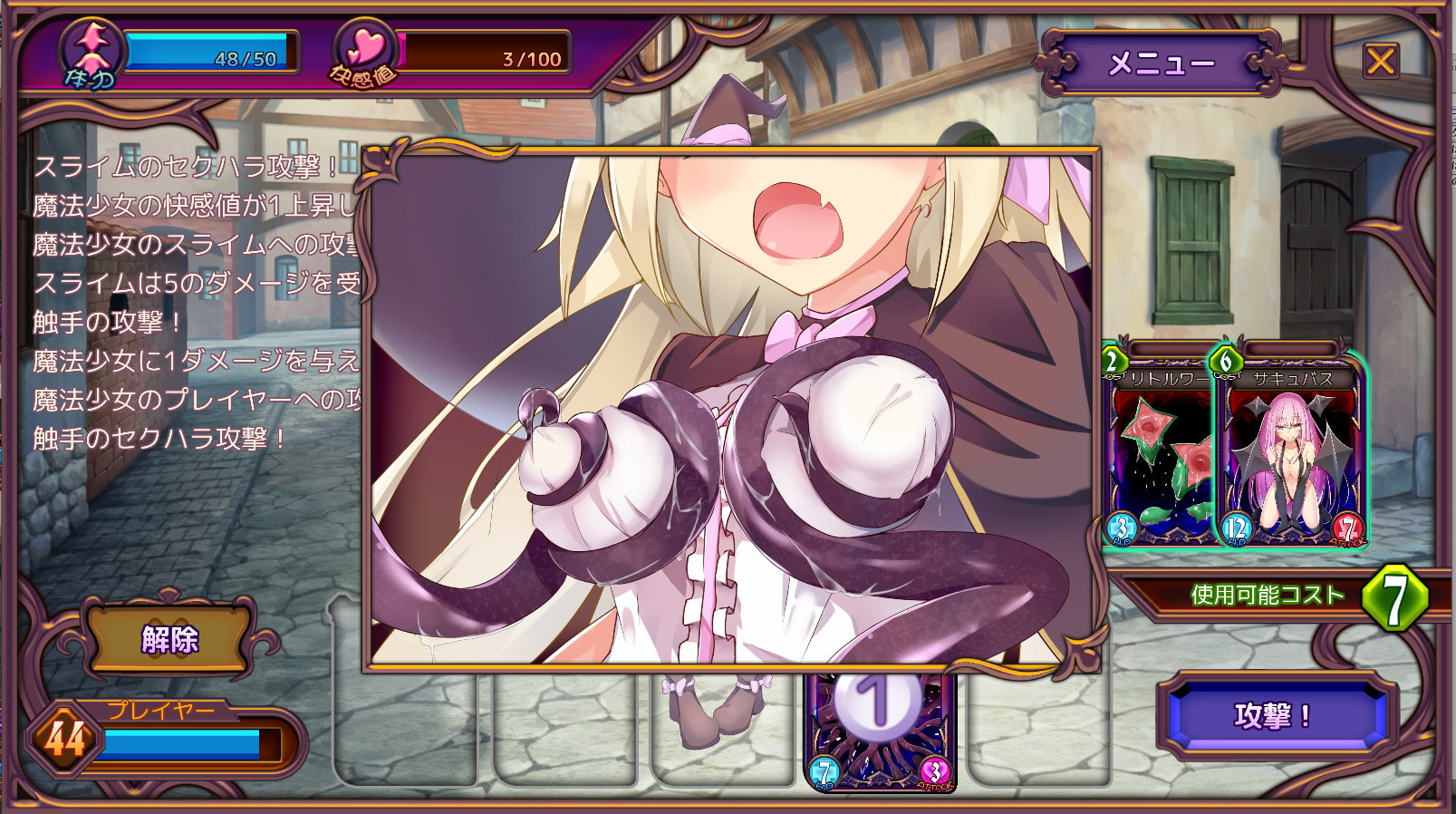
Task: Click the 攻撃！ attack button
Action: click(1273, 716)
